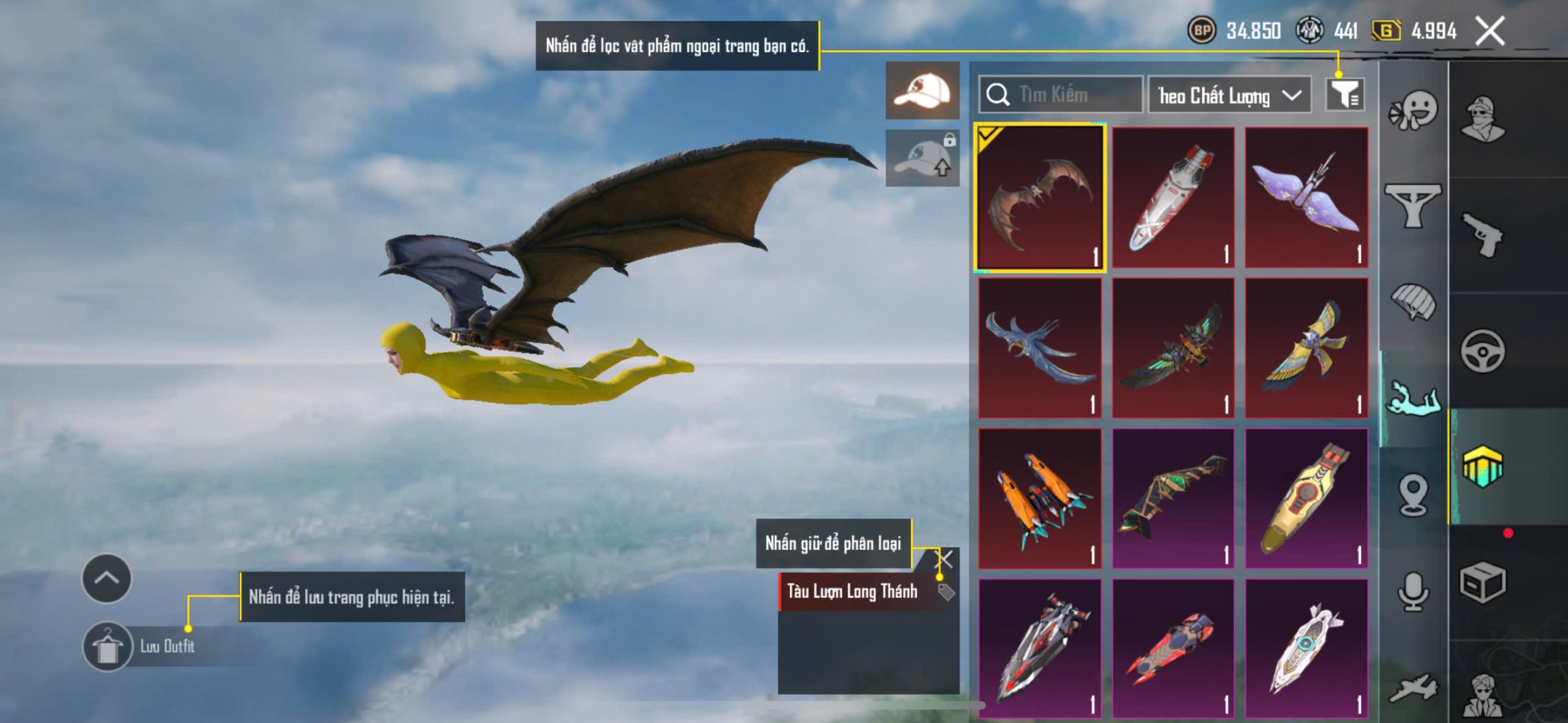Close the Tàu Lượn Long Thánh tooltip

[946, 559]
